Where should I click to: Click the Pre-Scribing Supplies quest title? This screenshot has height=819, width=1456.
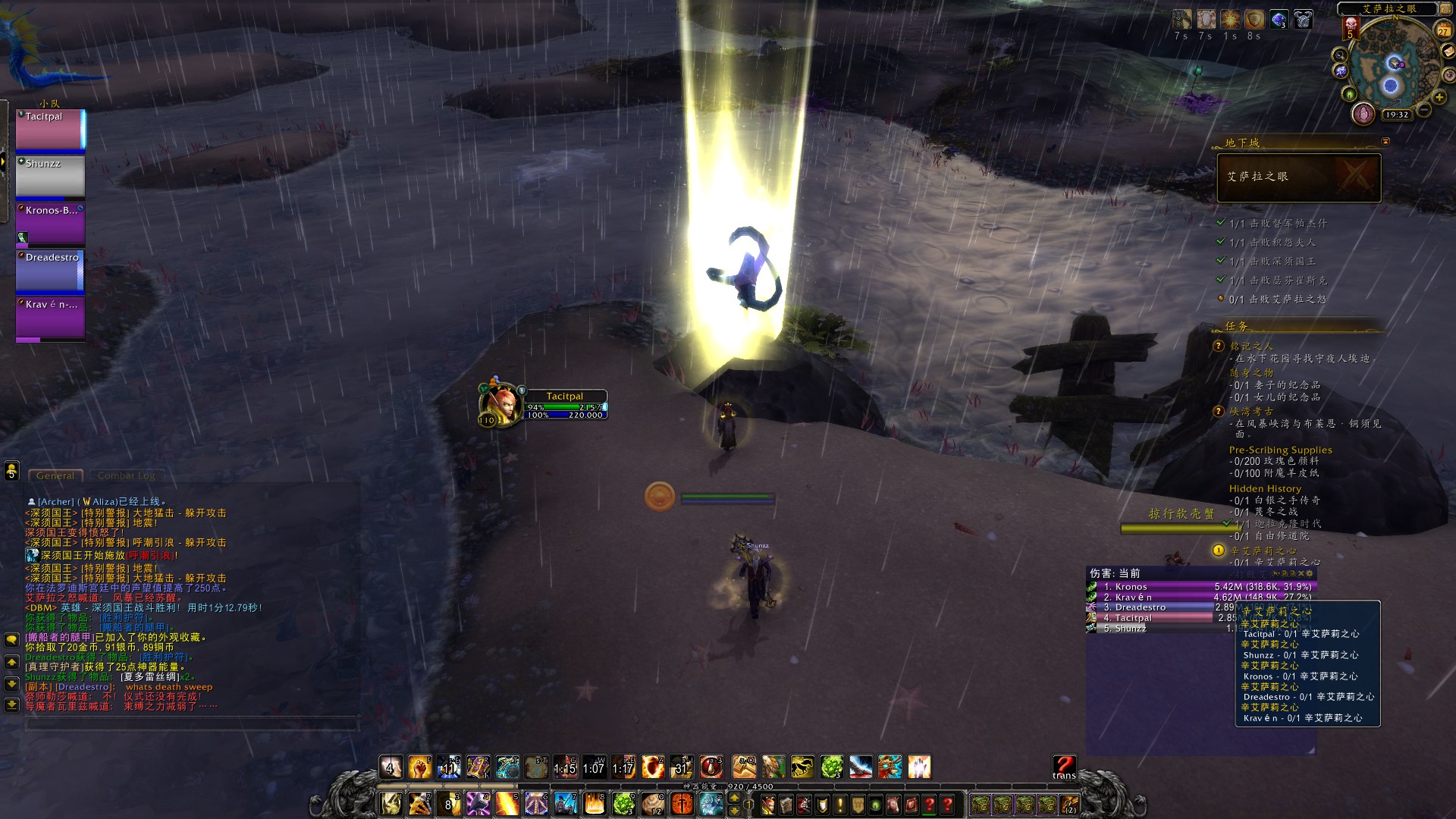pyautogui.click(x=1280, y=450)
